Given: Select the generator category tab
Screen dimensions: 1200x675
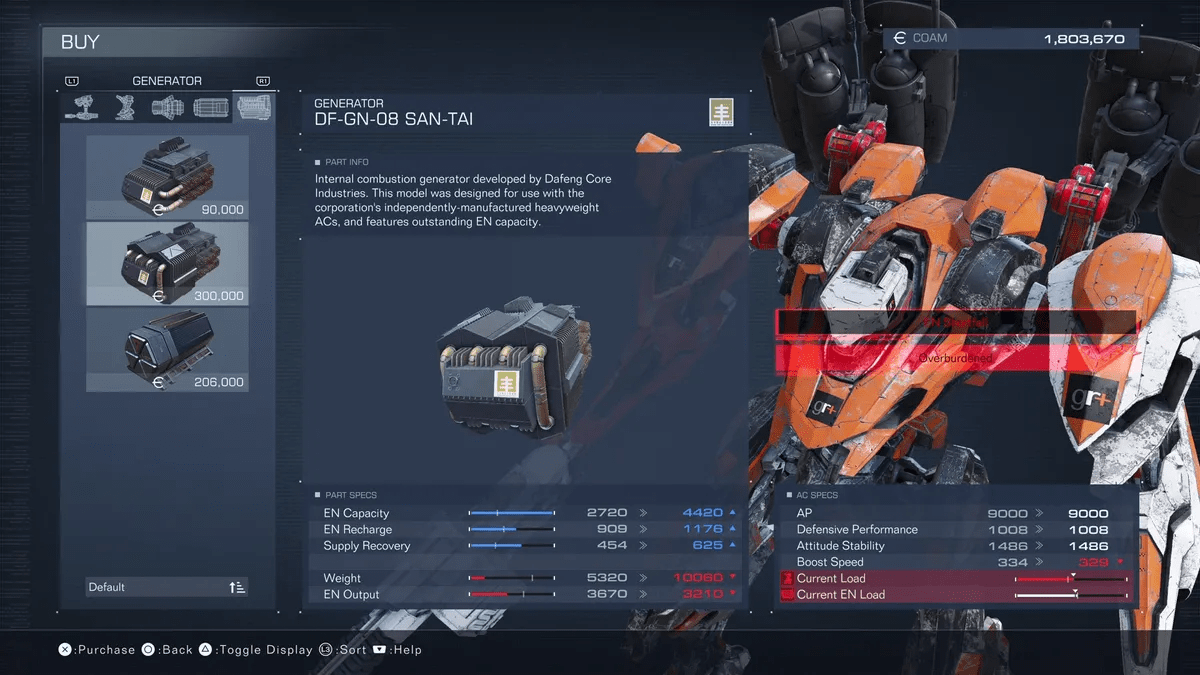Looking at the screenshot, I should click(253, 108).
